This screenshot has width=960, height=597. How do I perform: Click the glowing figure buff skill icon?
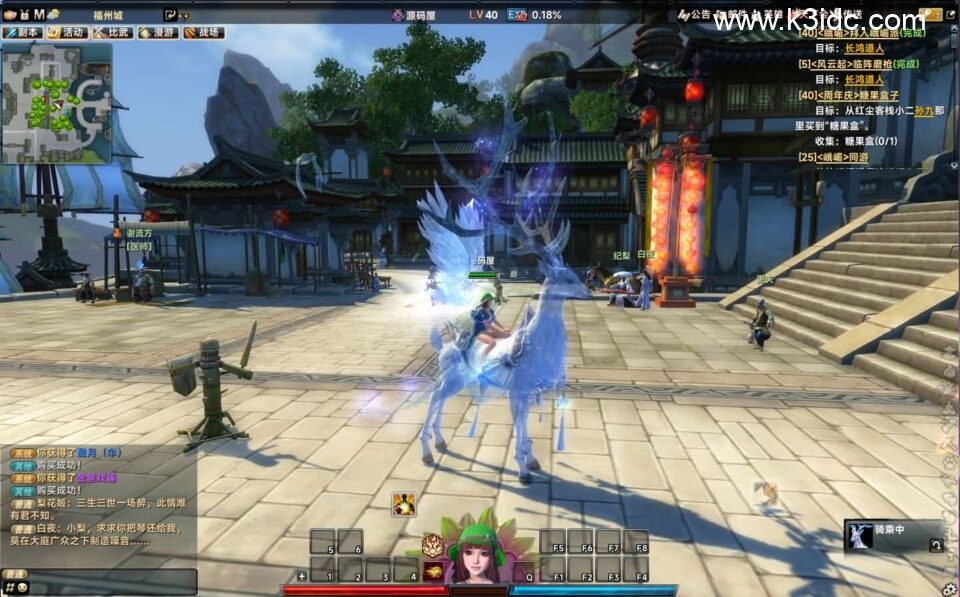click(404, 504)
